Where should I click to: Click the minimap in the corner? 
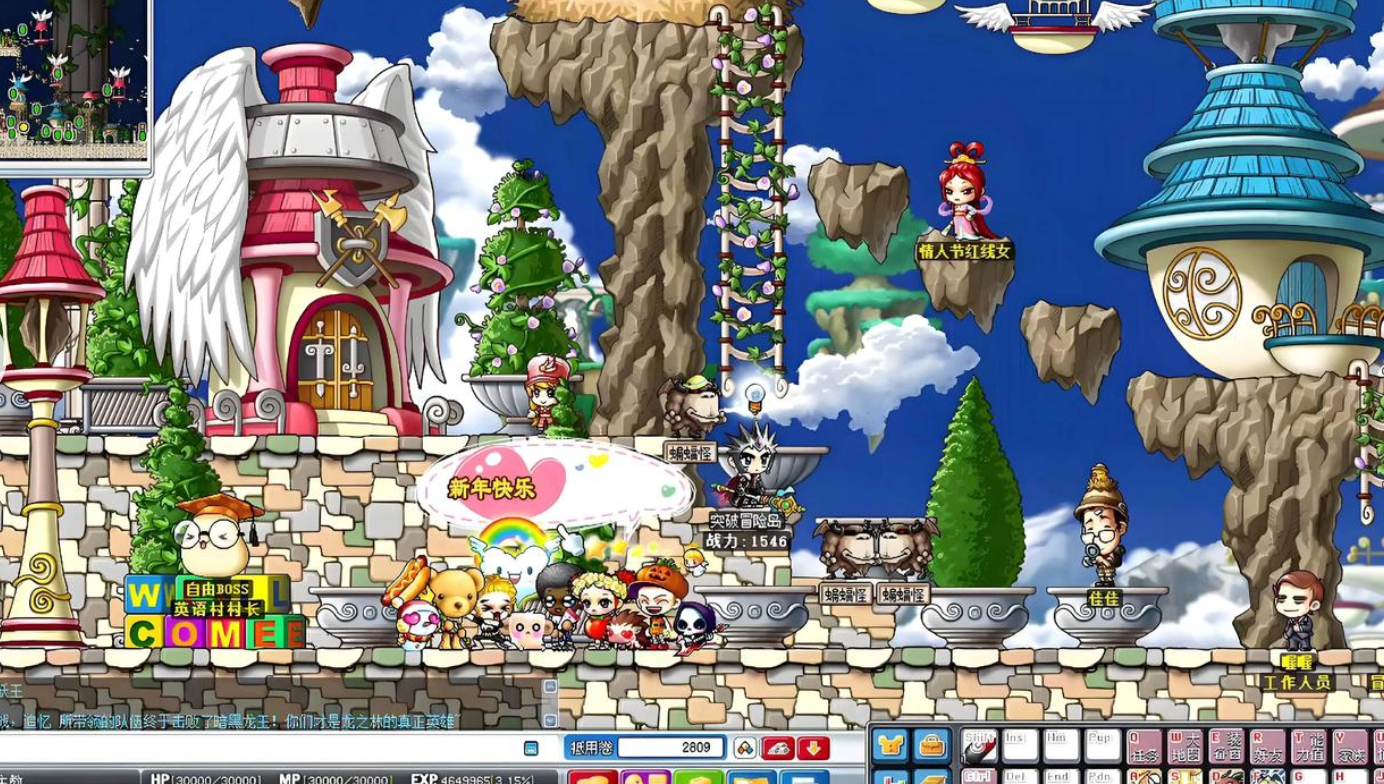[74, 82]
